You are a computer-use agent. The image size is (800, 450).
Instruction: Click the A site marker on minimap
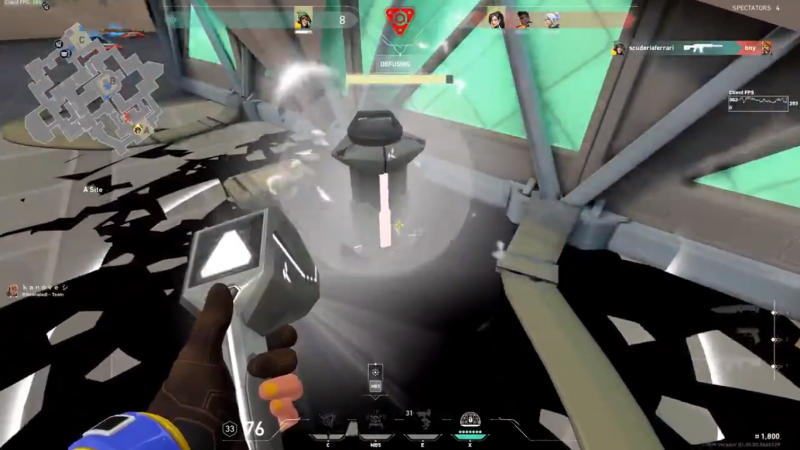(x=143, y=128)
